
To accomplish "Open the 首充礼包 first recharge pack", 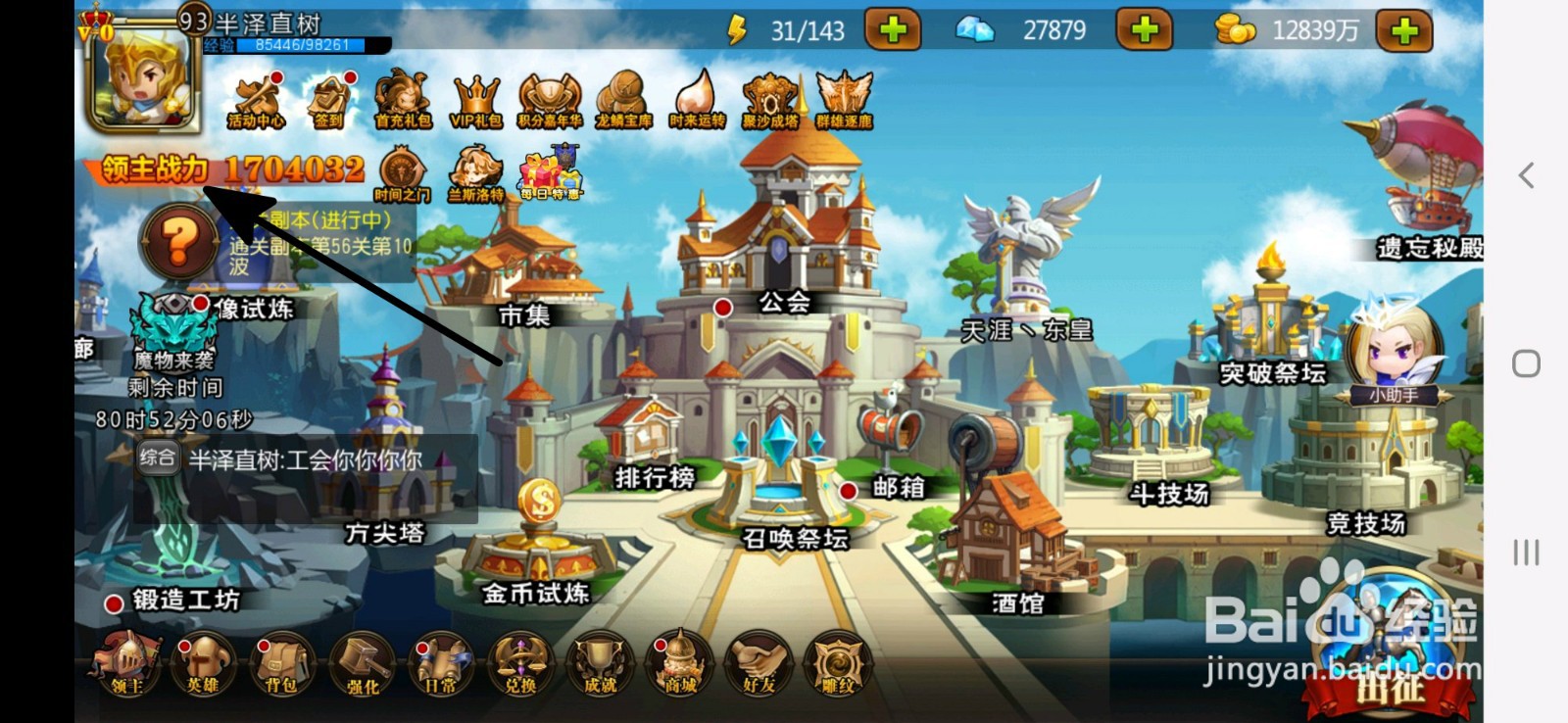I will (402, 98).
